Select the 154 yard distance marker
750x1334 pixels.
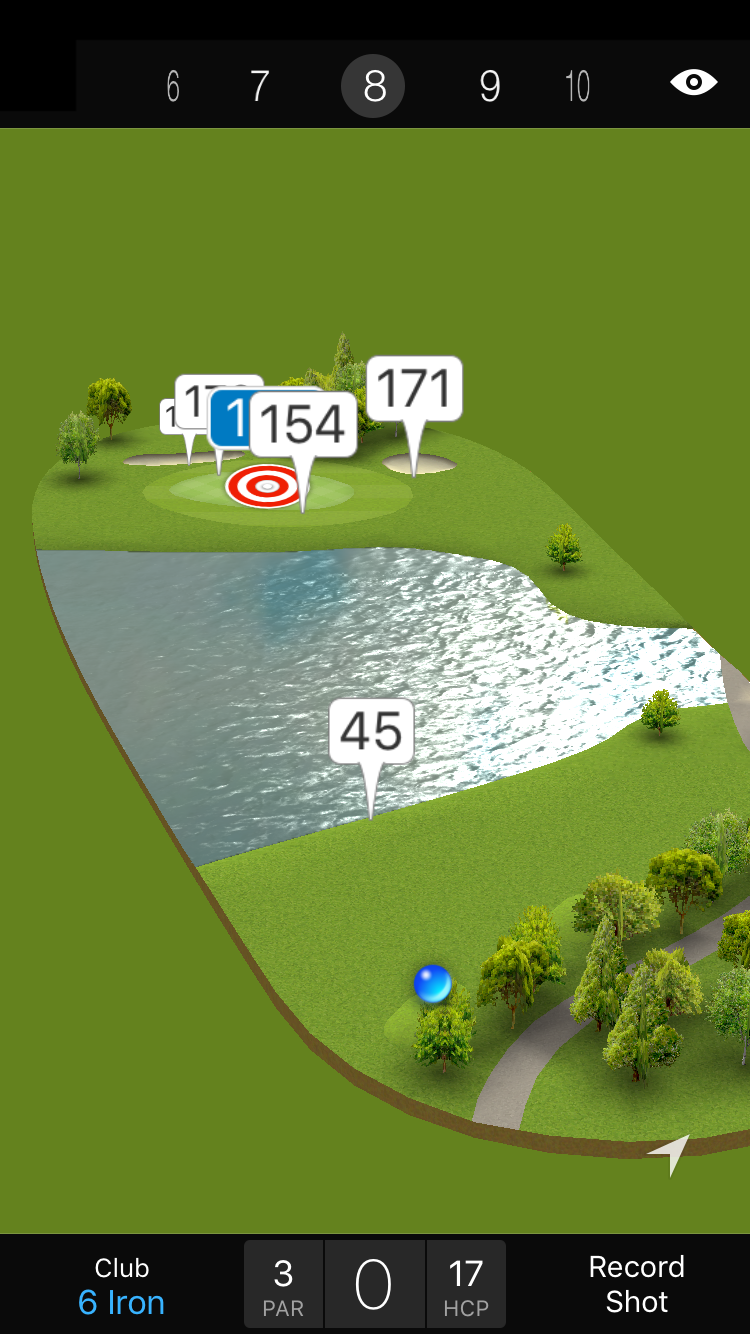pos(304,425)
